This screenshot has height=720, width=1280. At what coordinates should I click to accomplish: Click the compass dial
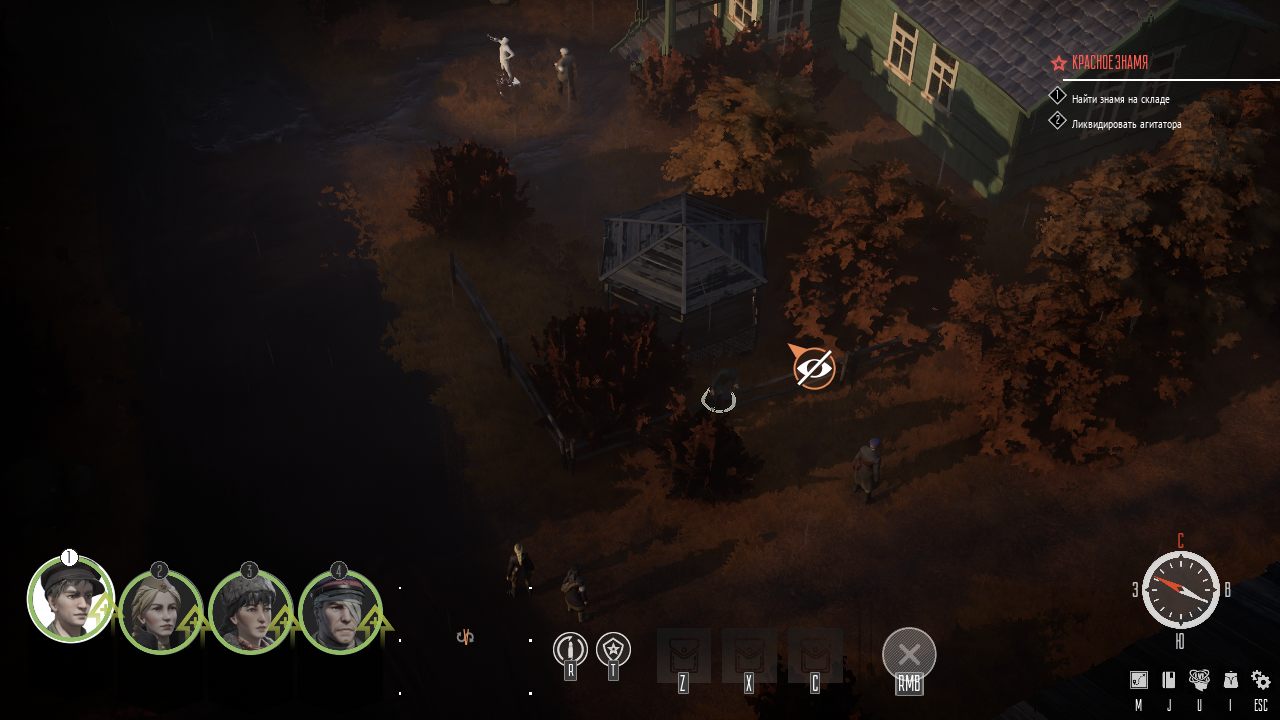[x=1180, y=589]
